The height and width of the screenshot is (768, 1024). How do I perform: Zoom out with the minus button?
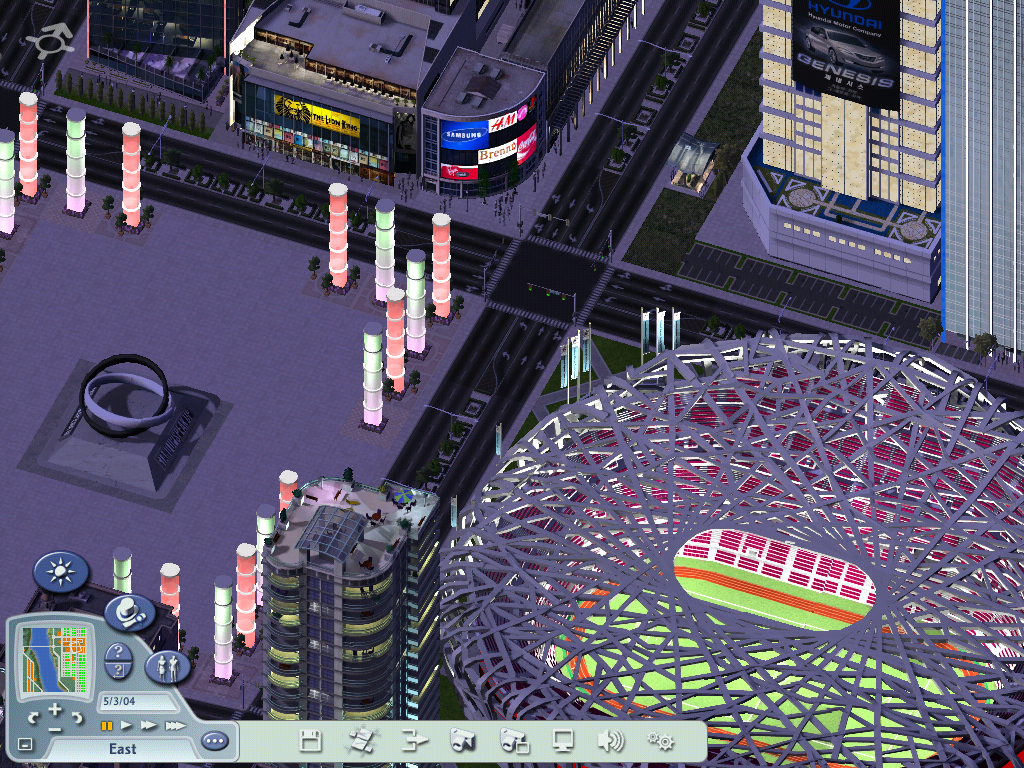pyautogui.click(x=55, y=729)
